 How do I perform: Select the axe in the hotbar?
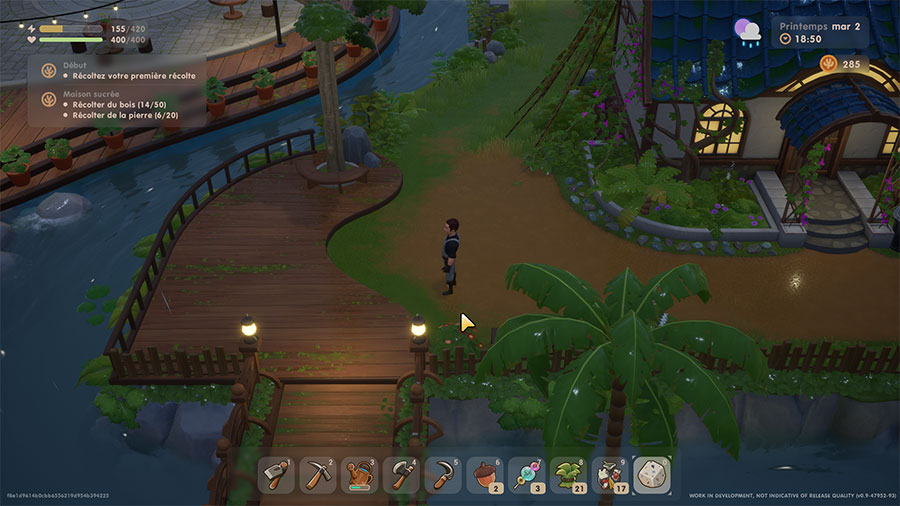click(x=402, y=475)
